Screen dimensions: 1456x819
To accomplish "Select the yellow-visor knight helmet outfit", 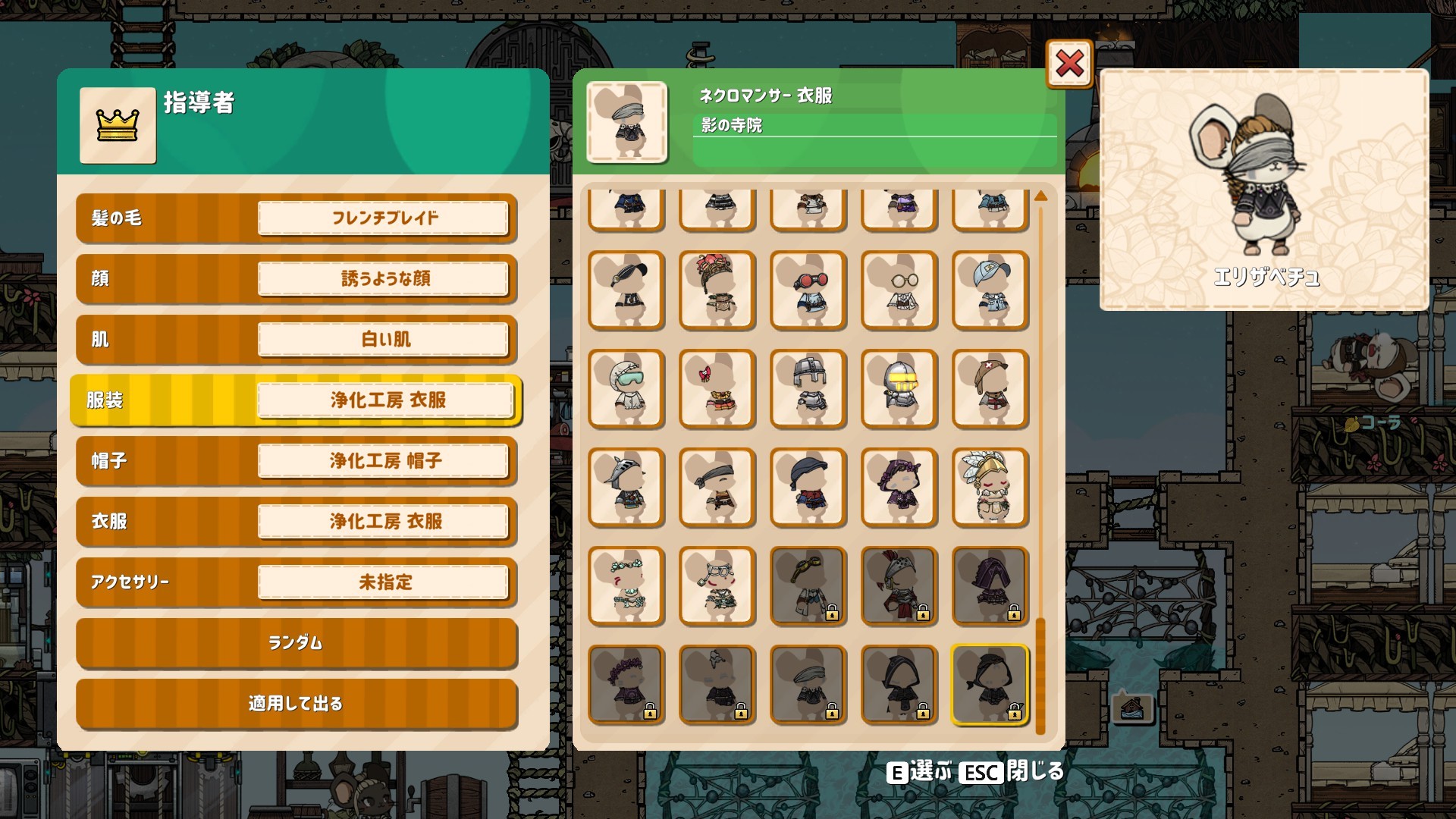I will (x=899, y=389).
